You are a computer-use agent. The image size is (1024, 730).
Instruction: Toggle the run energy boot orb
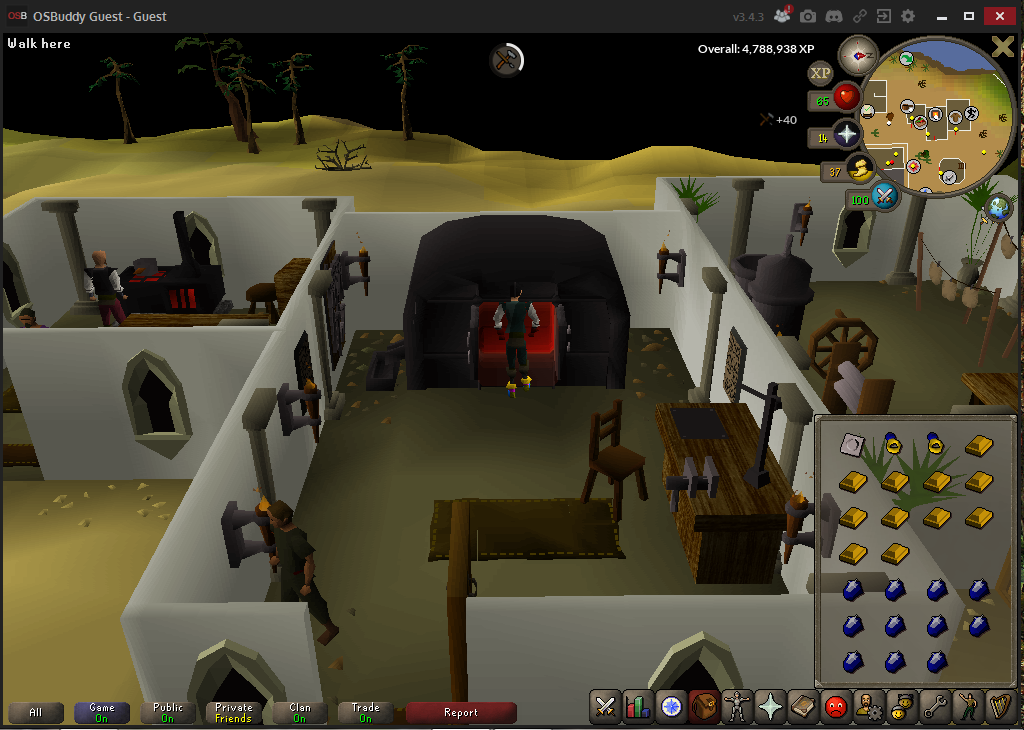859,170
